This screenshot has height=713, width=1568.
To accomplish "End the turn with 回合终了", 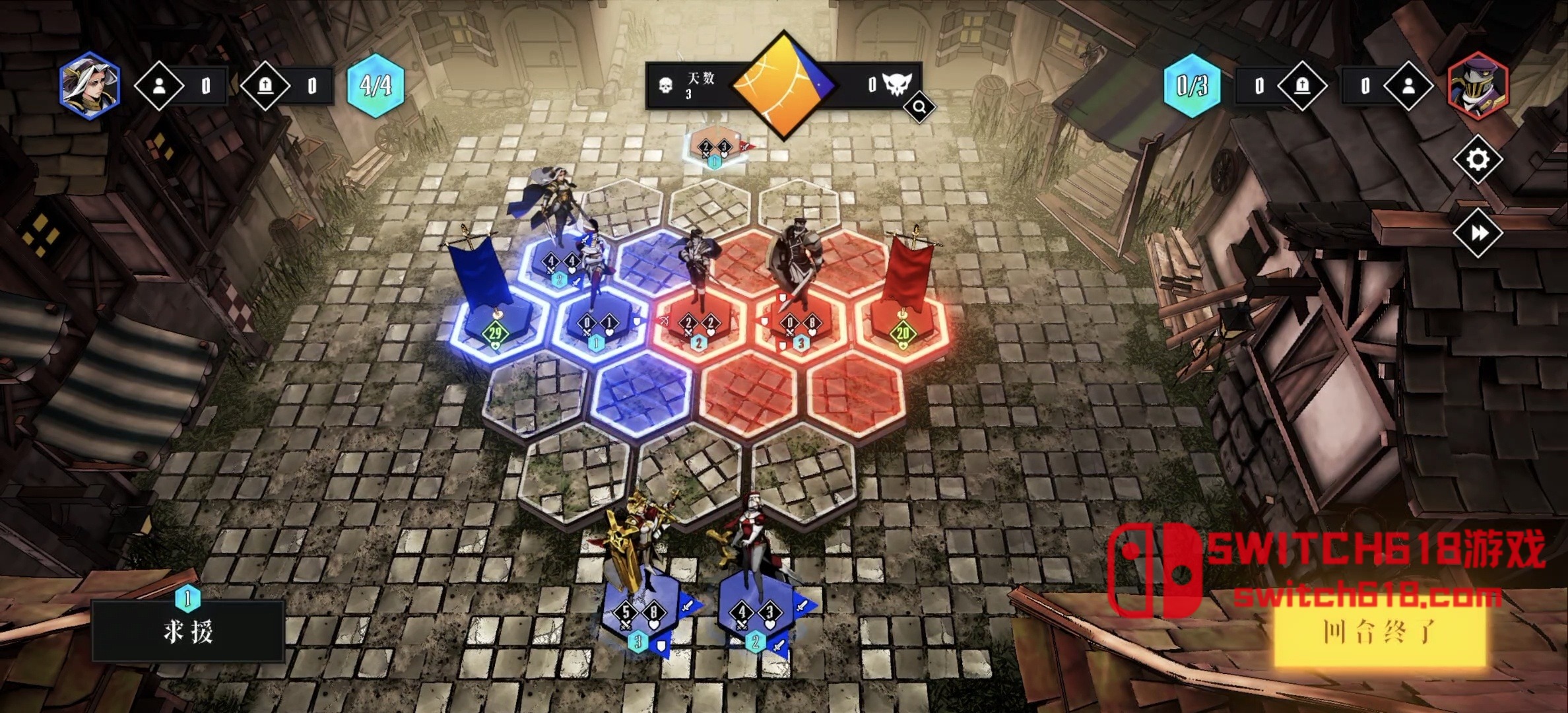I will coord(1379,632).
